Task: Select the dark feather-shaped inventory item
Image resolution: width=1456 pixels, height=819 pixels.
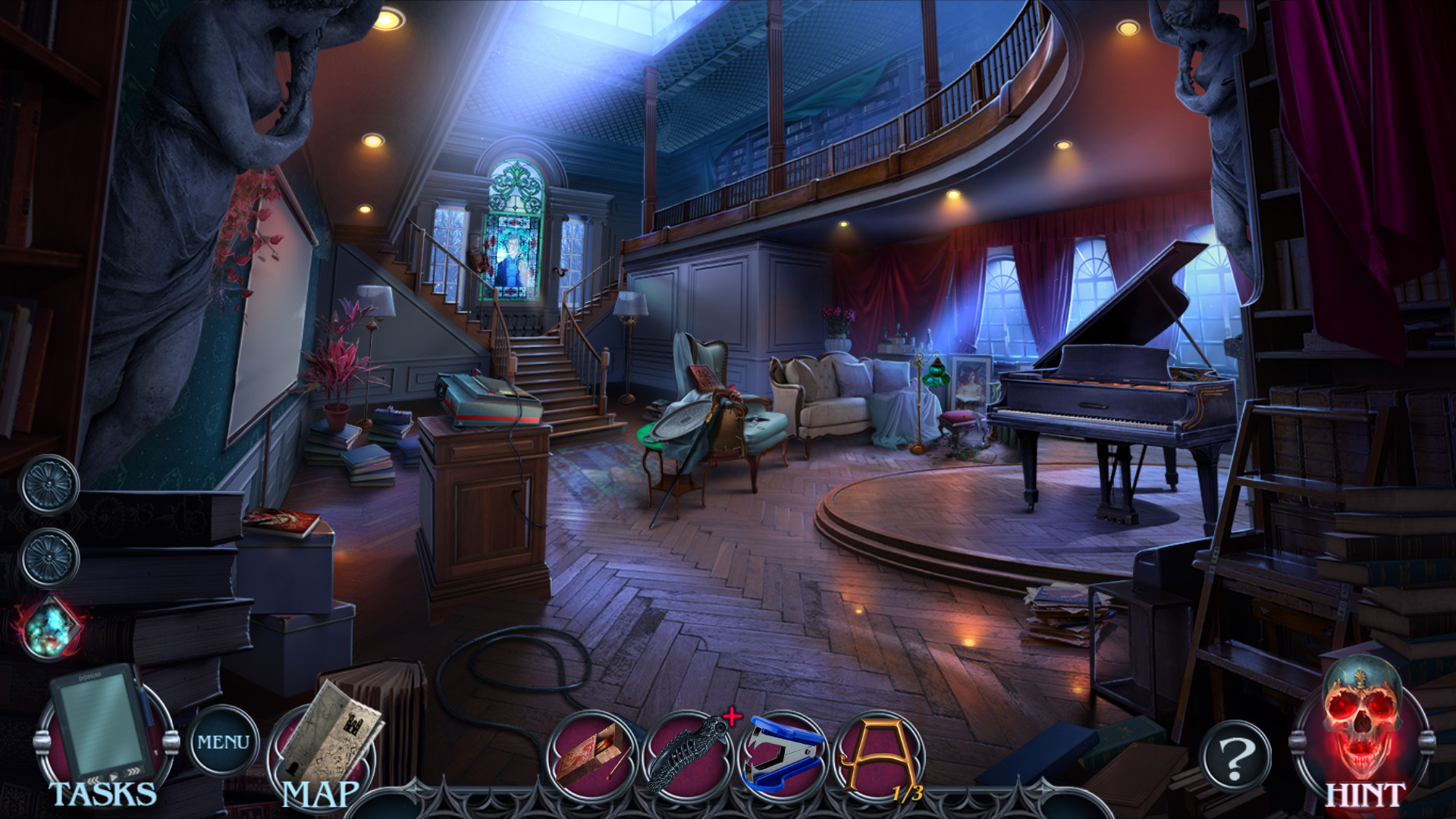Action: (x=687, y=754)
